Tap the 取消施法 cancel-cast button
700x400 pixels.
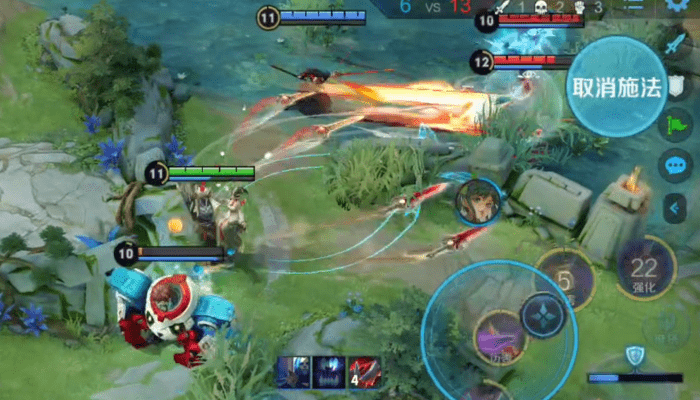[x=617, y=86]
